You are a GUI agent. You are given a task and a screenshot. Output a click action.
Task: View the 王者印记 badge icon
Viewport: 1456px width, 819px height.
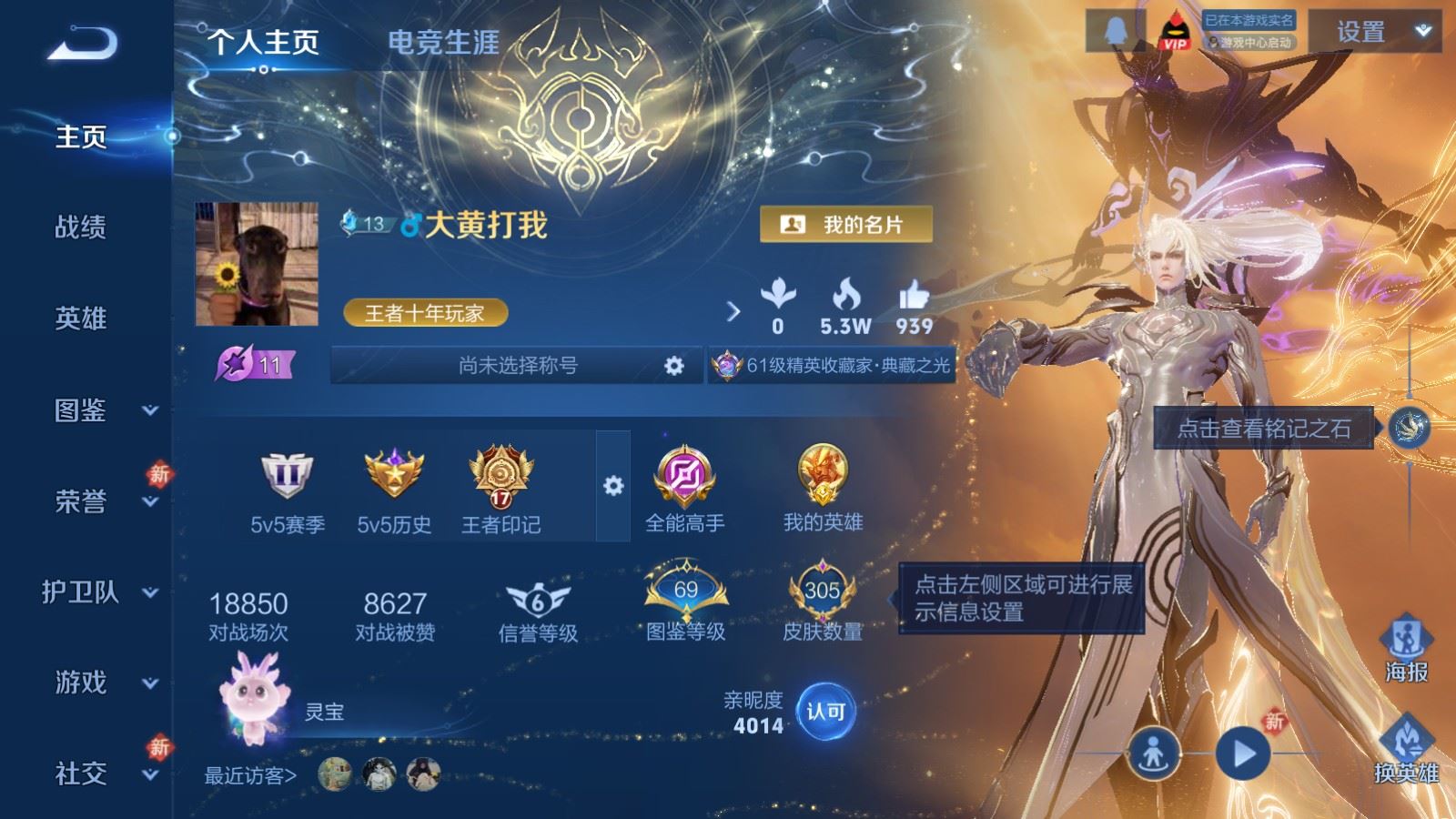coord(502,478)
